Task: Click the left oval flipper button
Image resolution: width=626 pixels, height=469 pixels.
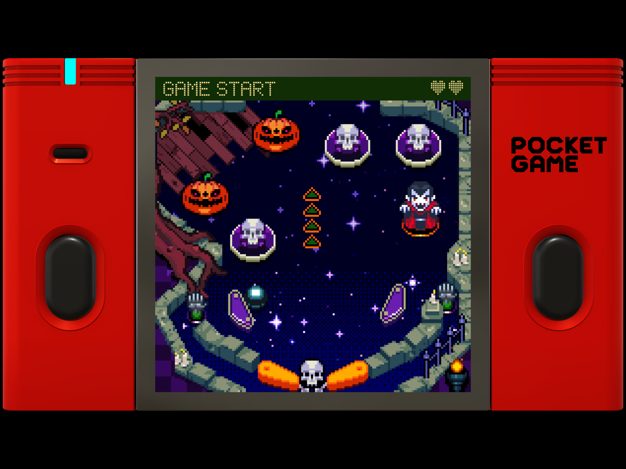Action: (69, 275)
